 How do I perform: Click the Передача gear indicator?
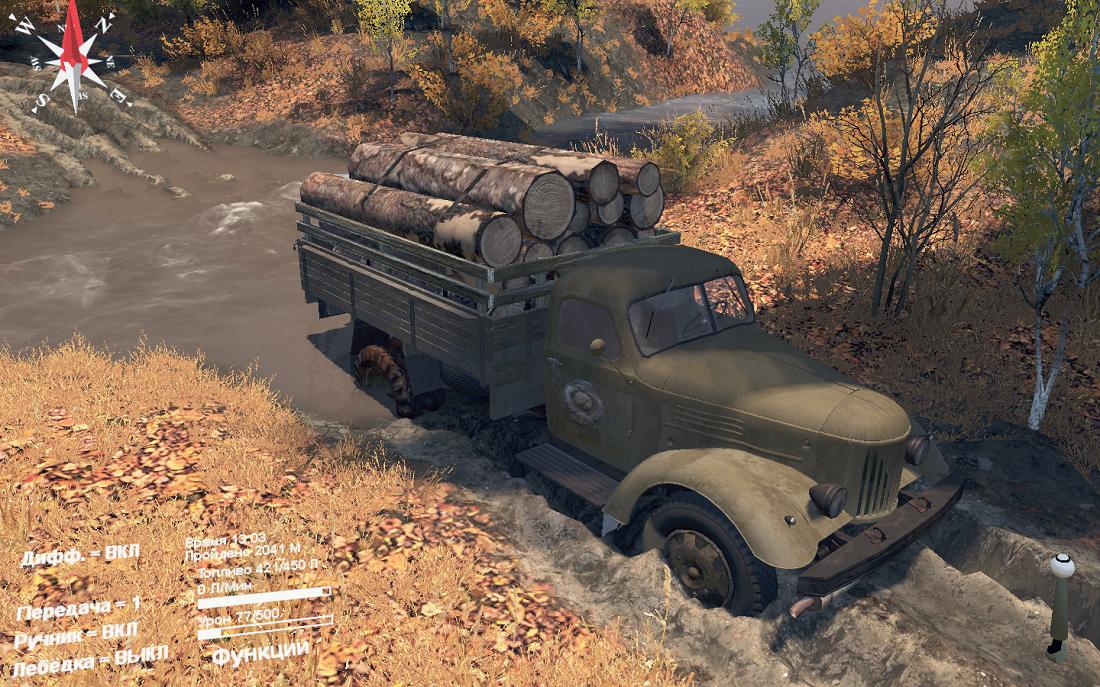[79, 608]
